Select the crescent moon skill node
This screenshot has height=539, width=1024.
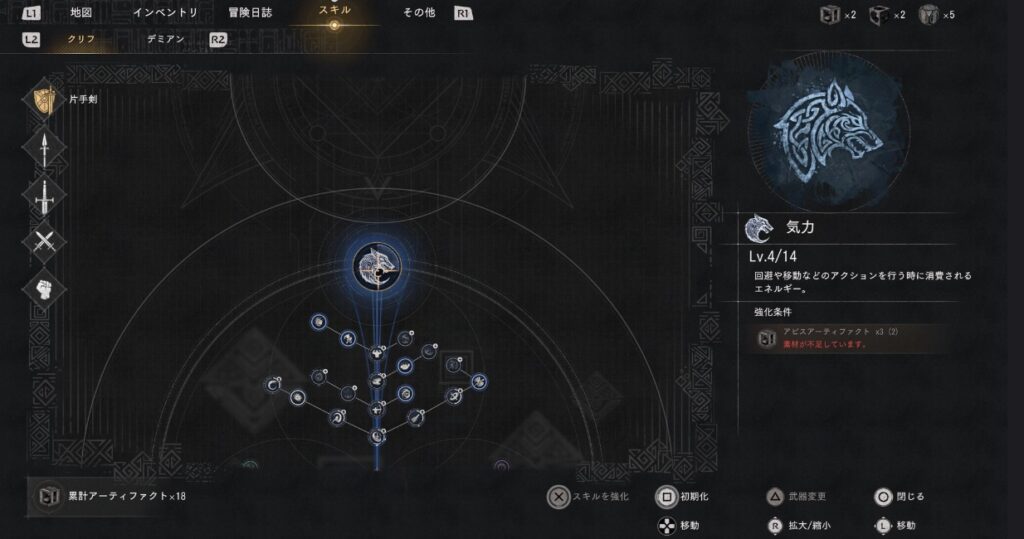tap(272, 384)
